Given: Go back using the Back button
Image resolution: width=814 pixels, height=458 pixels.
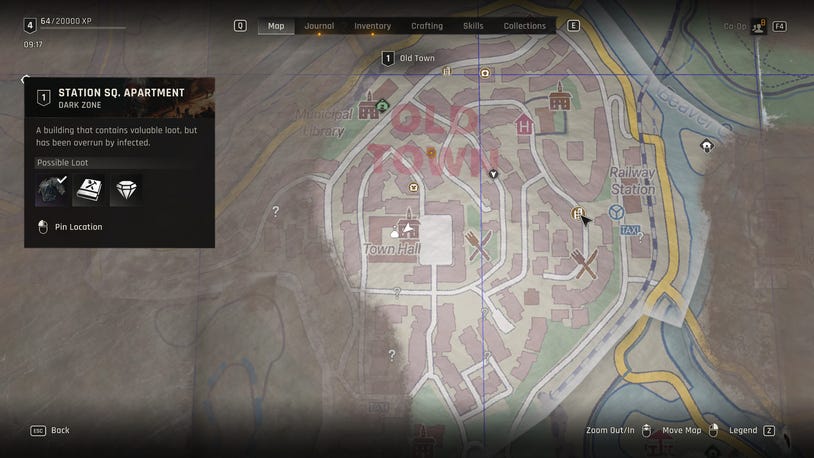Looking at the screenshot, I should (x=51, y=430).
